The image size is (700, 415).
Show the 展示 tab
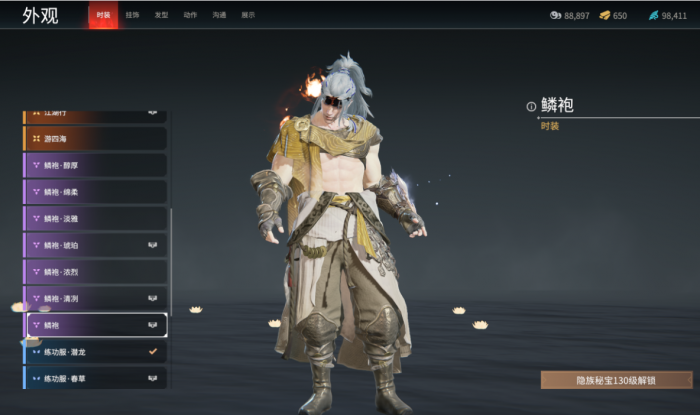(x=248, y=15)
